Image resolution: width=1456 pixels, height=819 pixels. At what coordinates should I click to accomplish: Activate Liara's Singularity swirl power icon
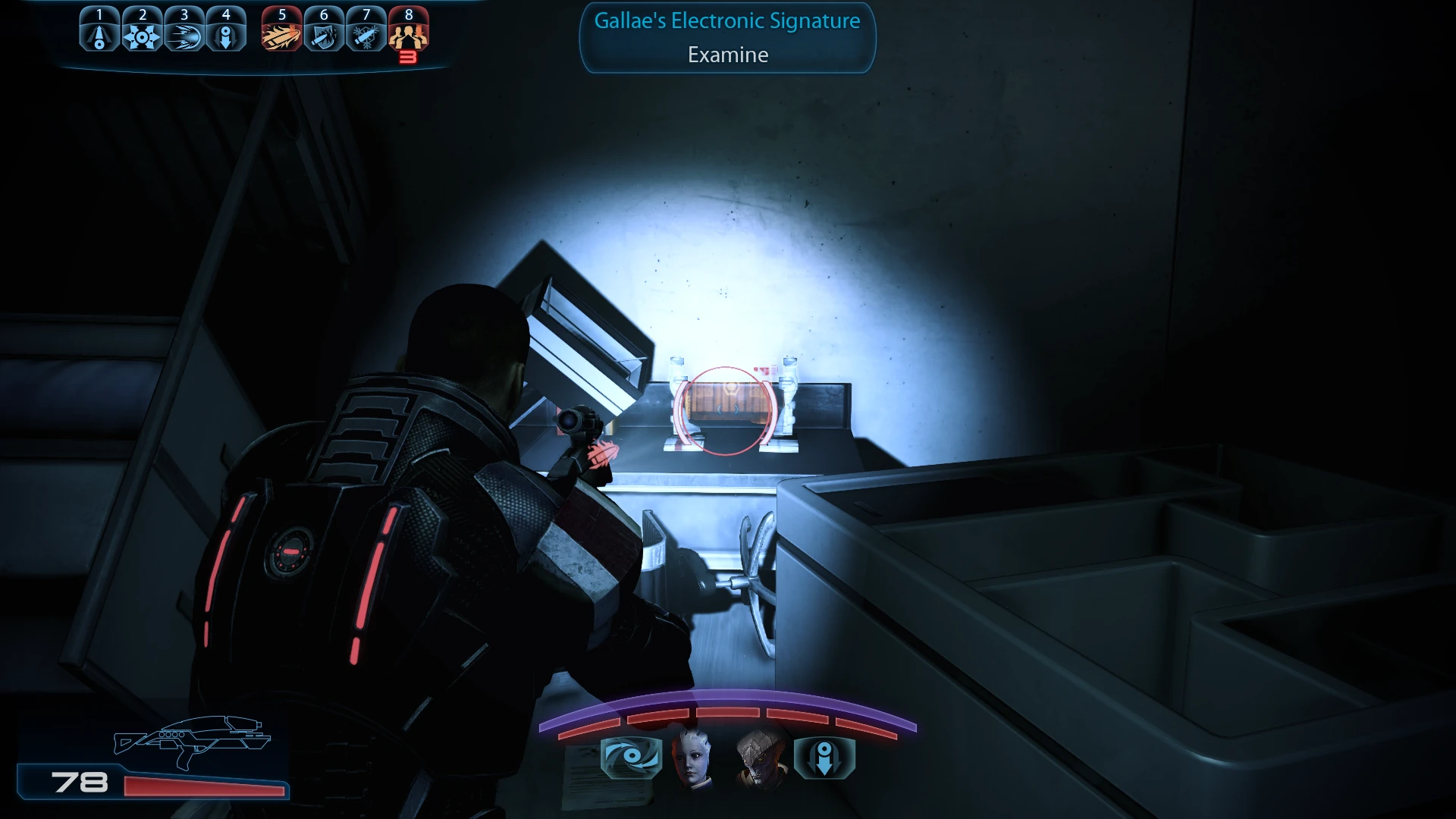(x=631, y=758)
